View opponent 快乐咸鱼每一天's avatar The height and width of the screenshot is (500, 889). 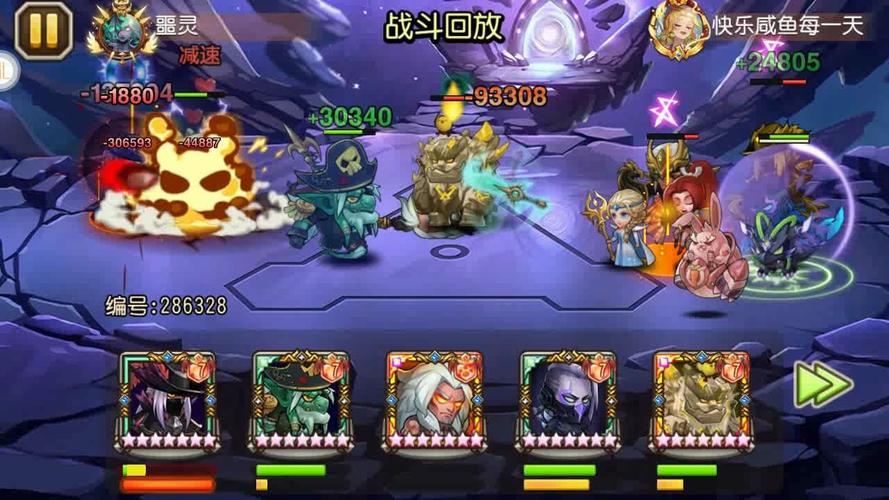point(680,28)
